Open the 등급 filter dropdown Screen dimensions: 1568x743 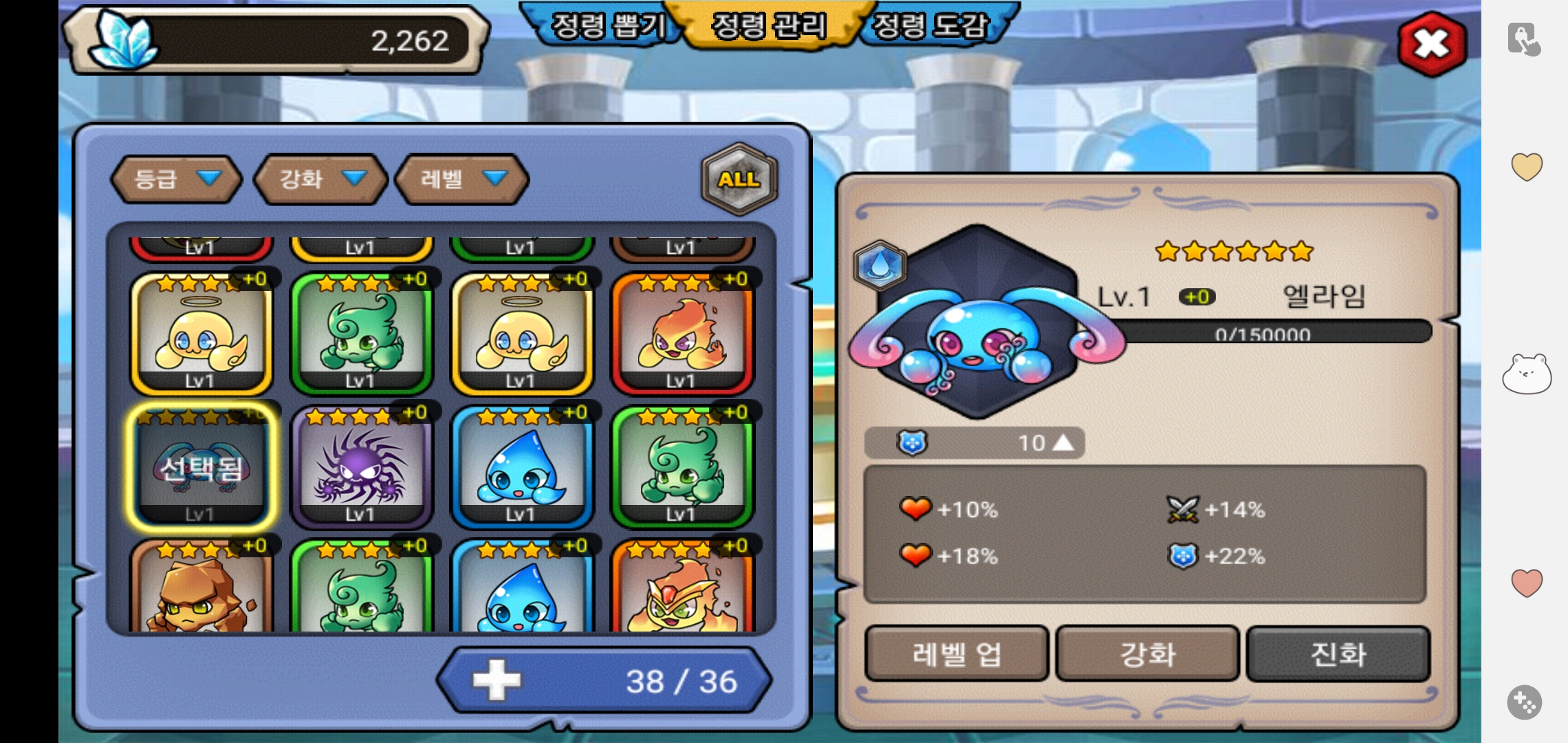(177, 179)
